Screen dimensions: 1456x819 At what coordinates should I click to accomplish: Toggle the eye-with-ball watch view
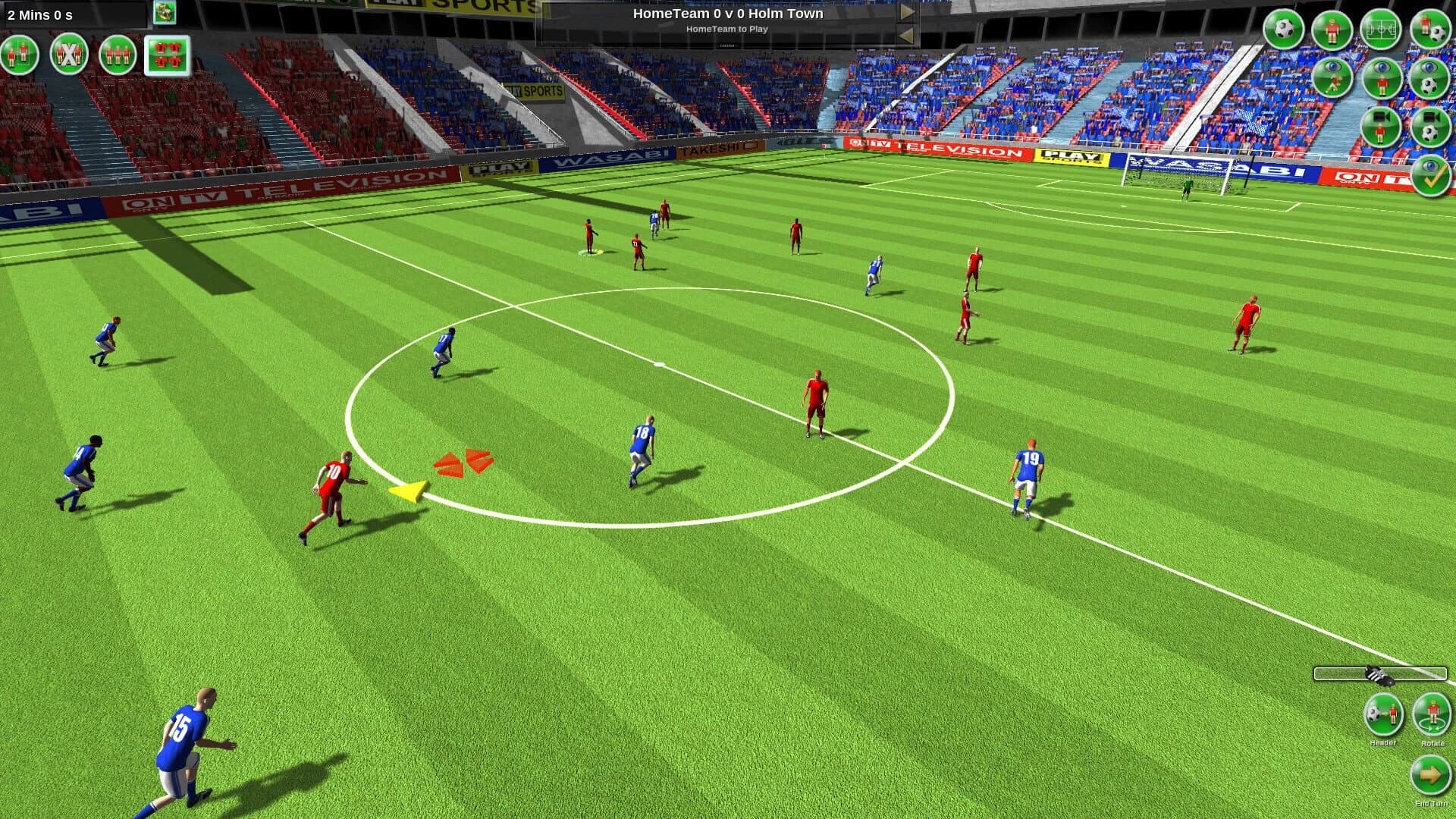click(1429, 77)
